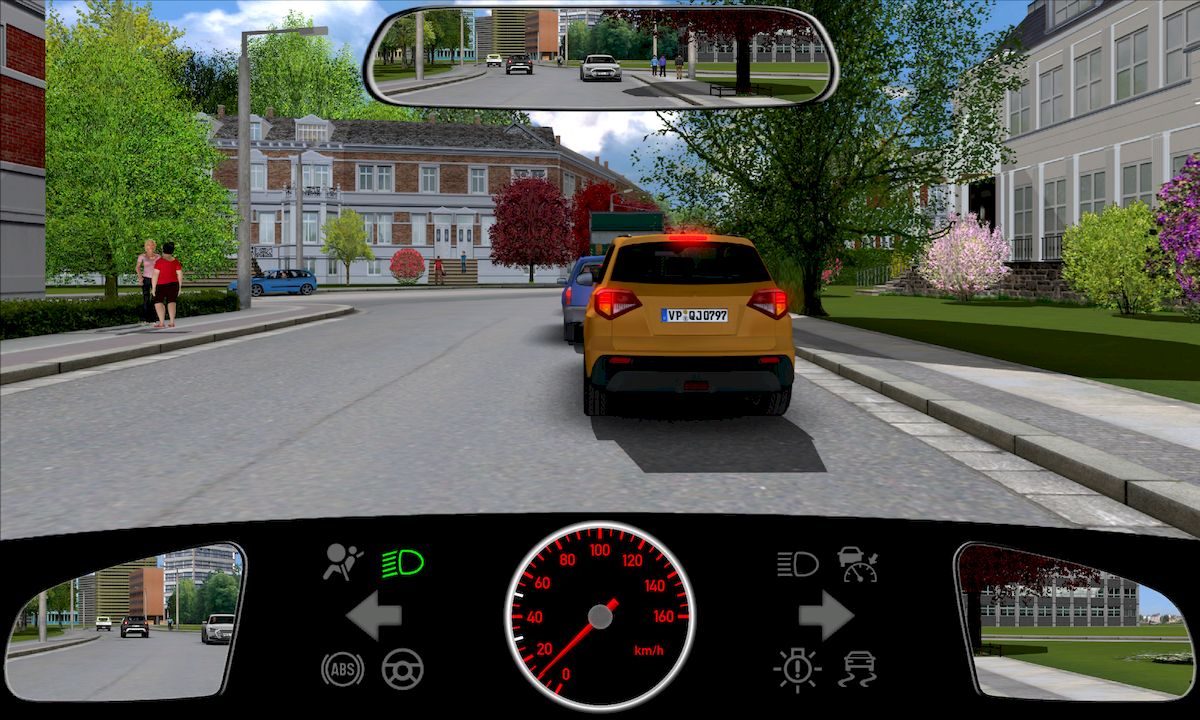Activate the left turn signal arrow
The width and height of the screenshot is (1200, 720).
tap(374, 616)
